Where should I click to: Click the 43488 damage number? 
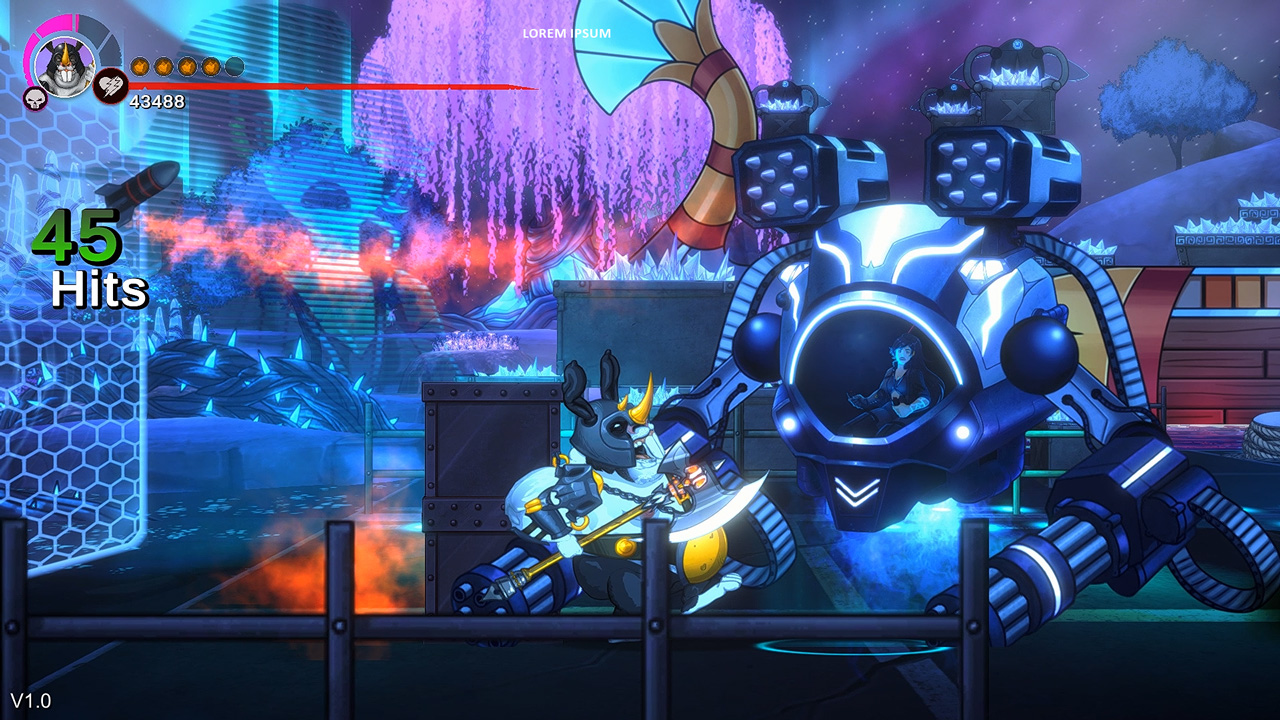(x=157, y=100)
